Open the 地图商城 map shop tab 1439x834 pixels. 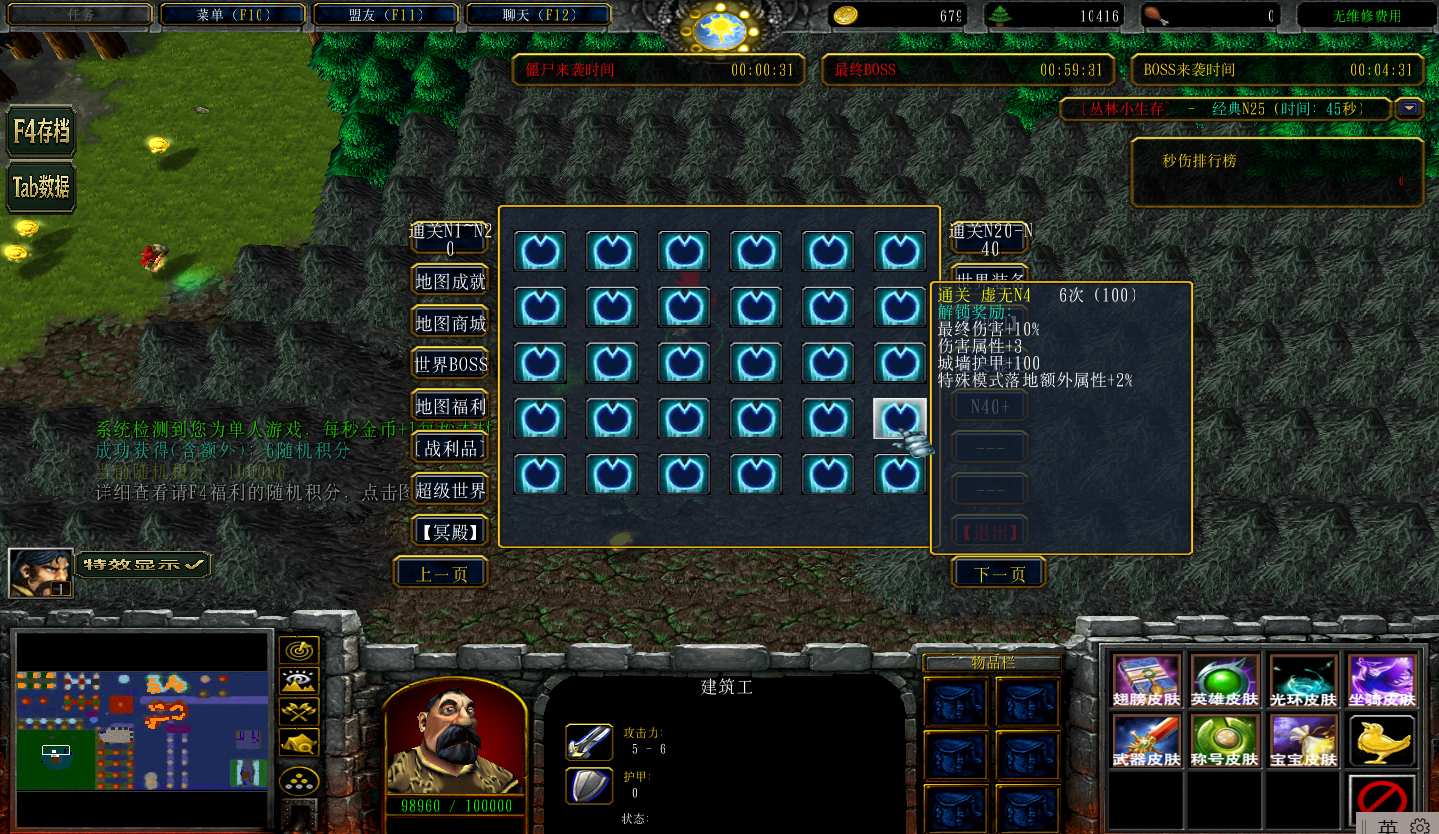450,323
